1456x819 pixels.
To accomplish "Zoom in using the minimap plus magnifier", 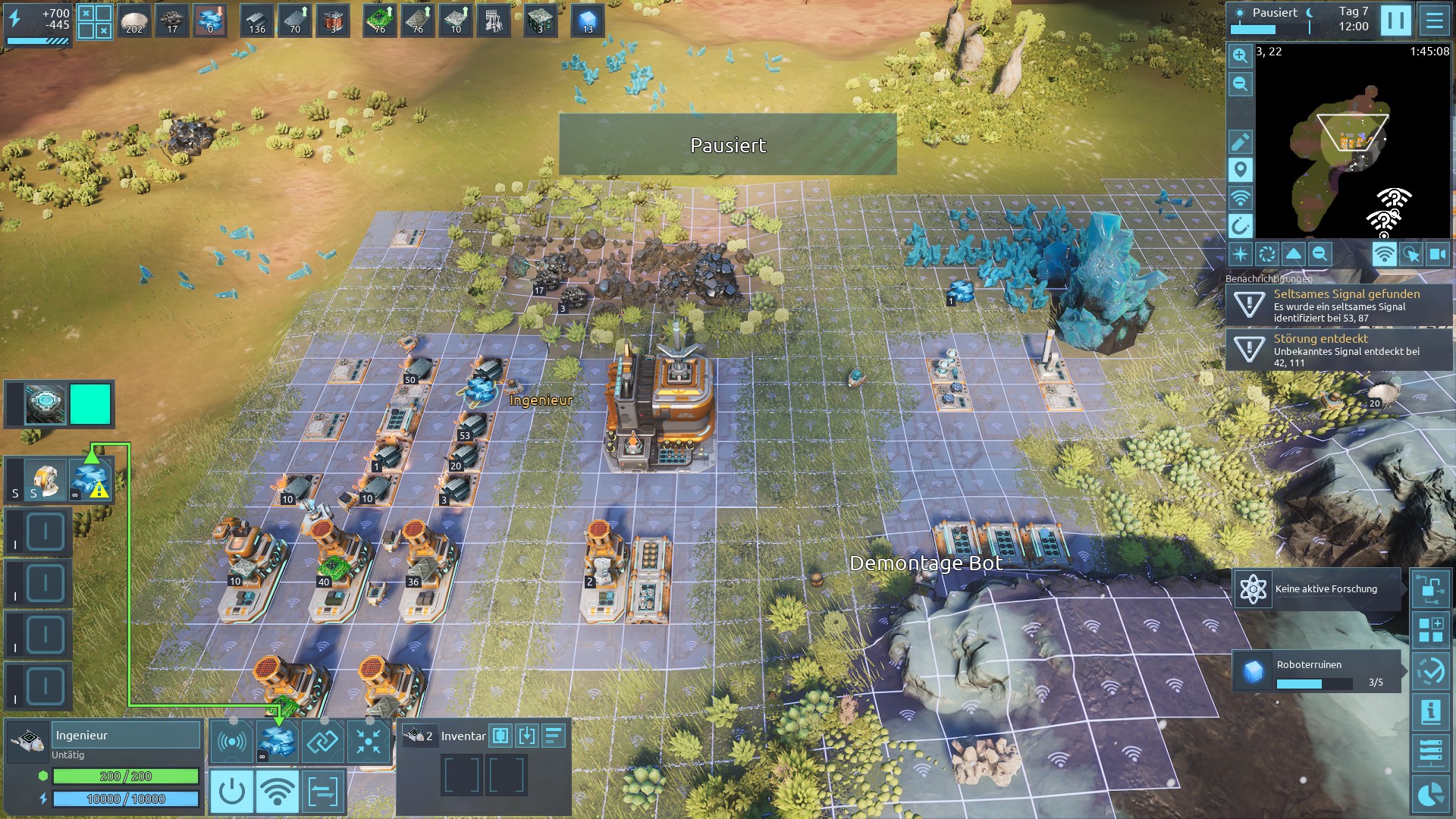I will coord(1240,55).
